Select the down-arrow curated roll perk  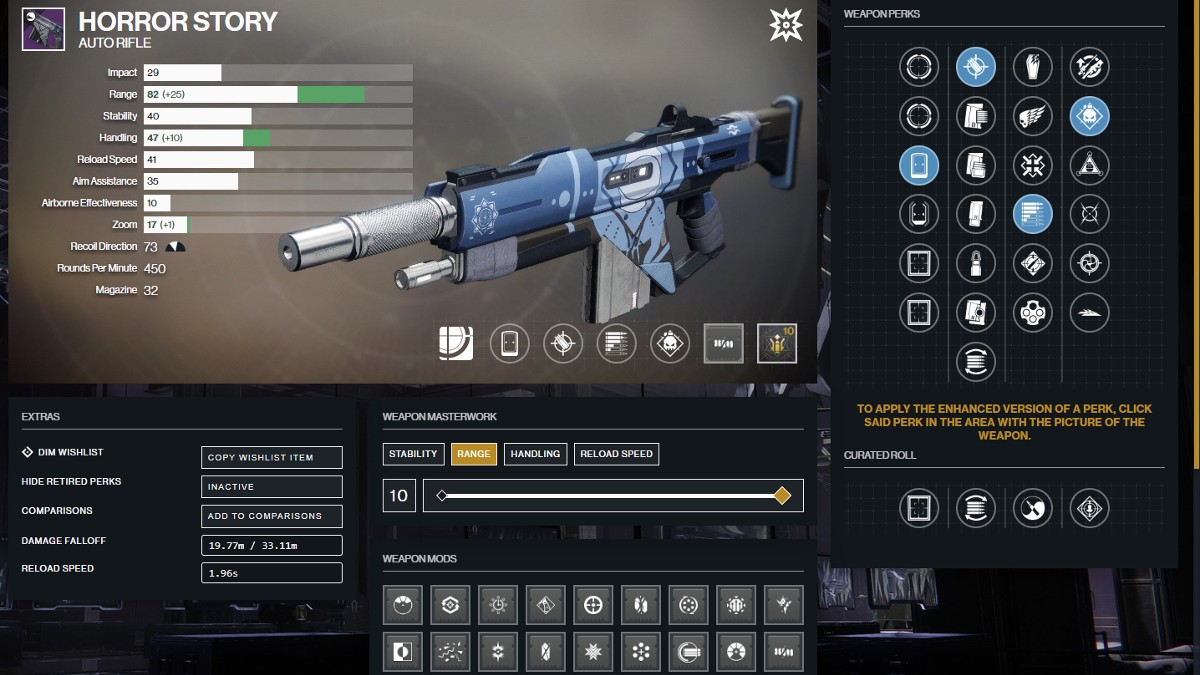tap(1088, 508)
